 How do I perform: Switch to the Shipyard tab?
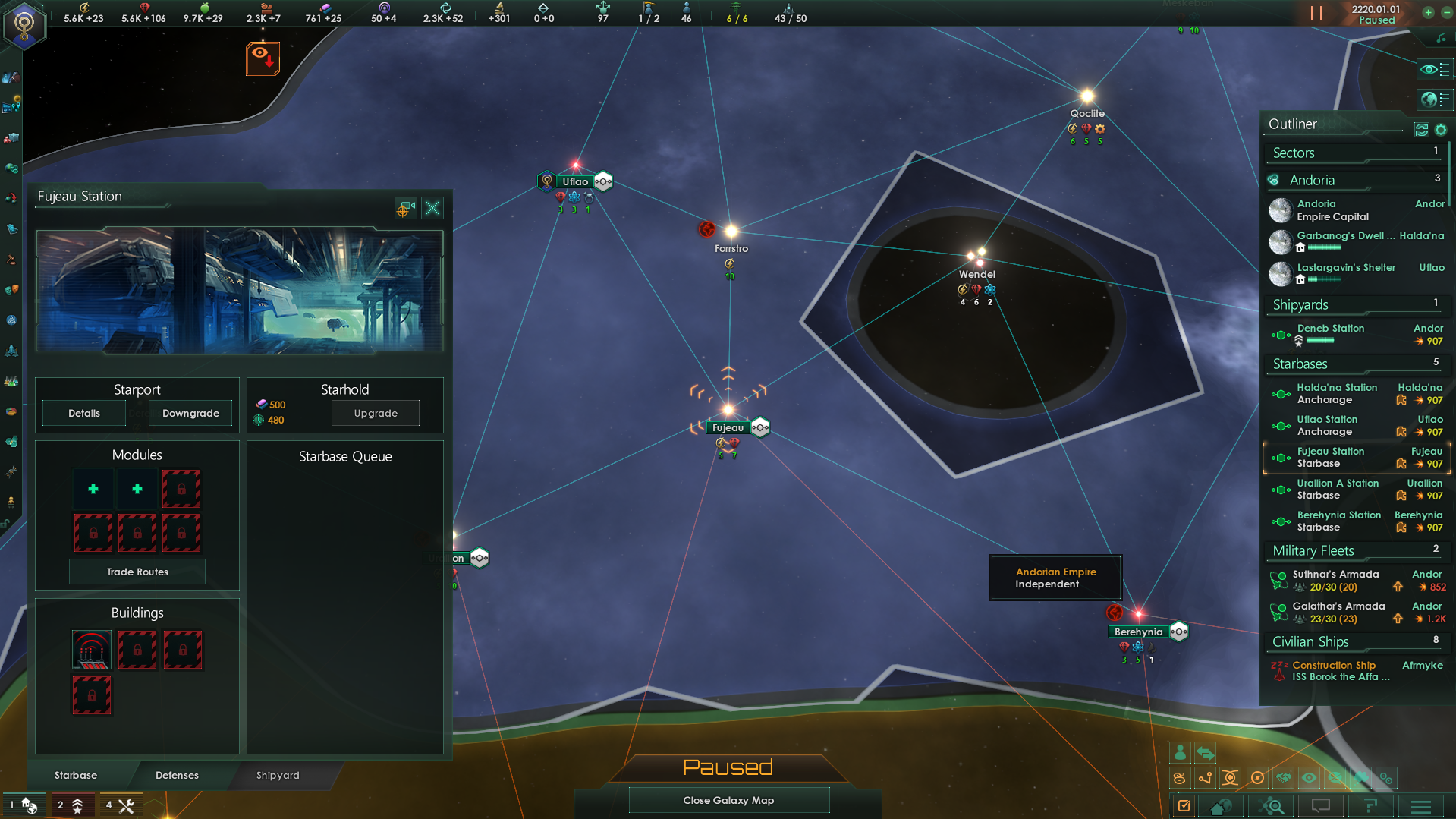(x=277, y=775)
